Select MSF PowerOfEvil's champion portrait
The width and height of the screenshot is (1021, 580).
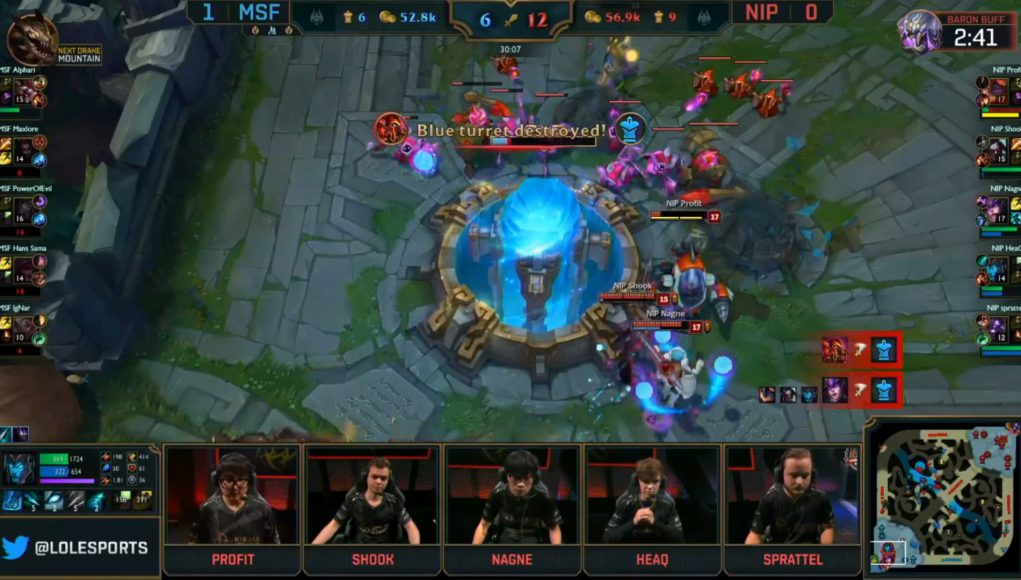point(24,208)
